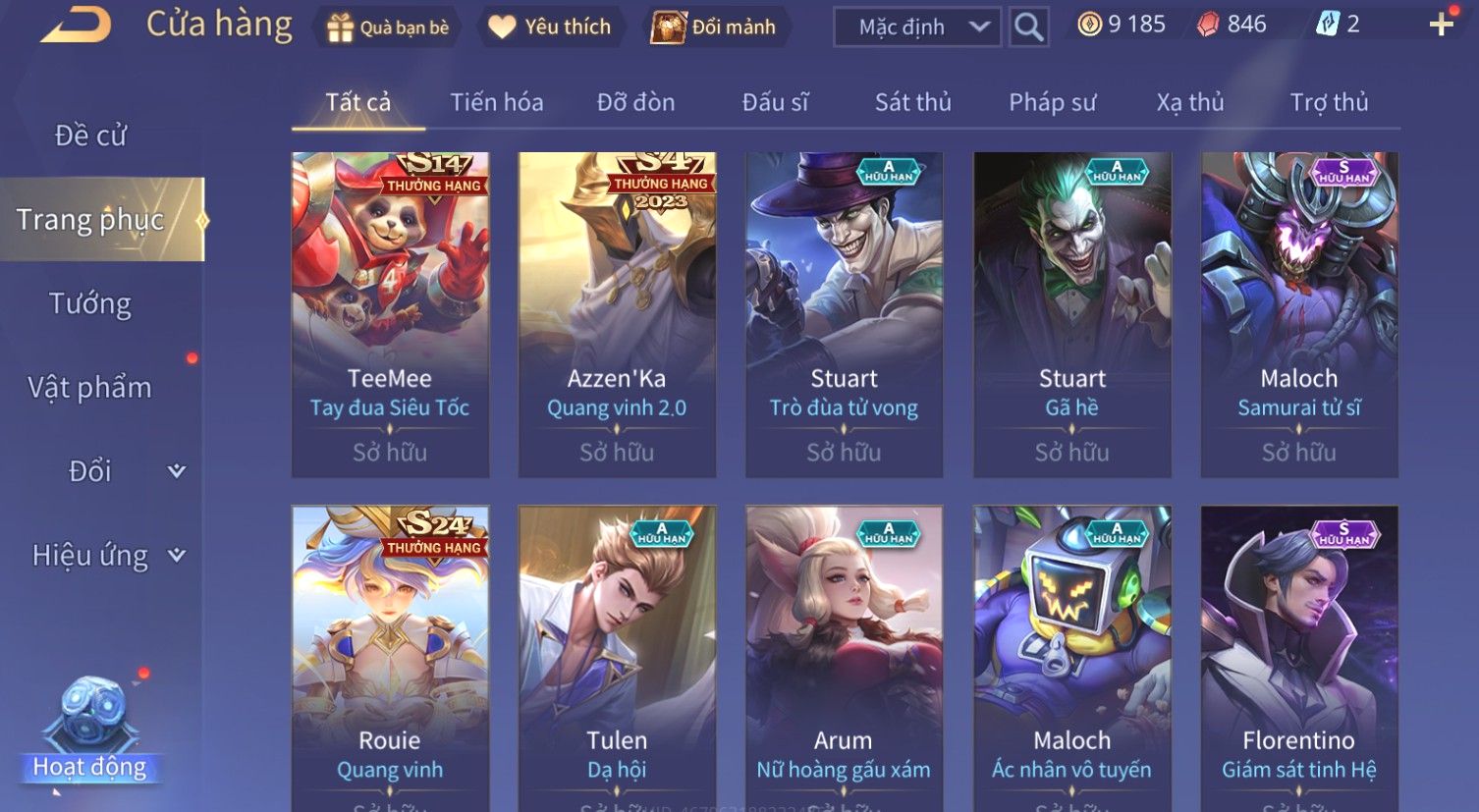Click the magnifying glass search button
This screenshot has height=812, width=1479.
click(x=1028, y=27)
